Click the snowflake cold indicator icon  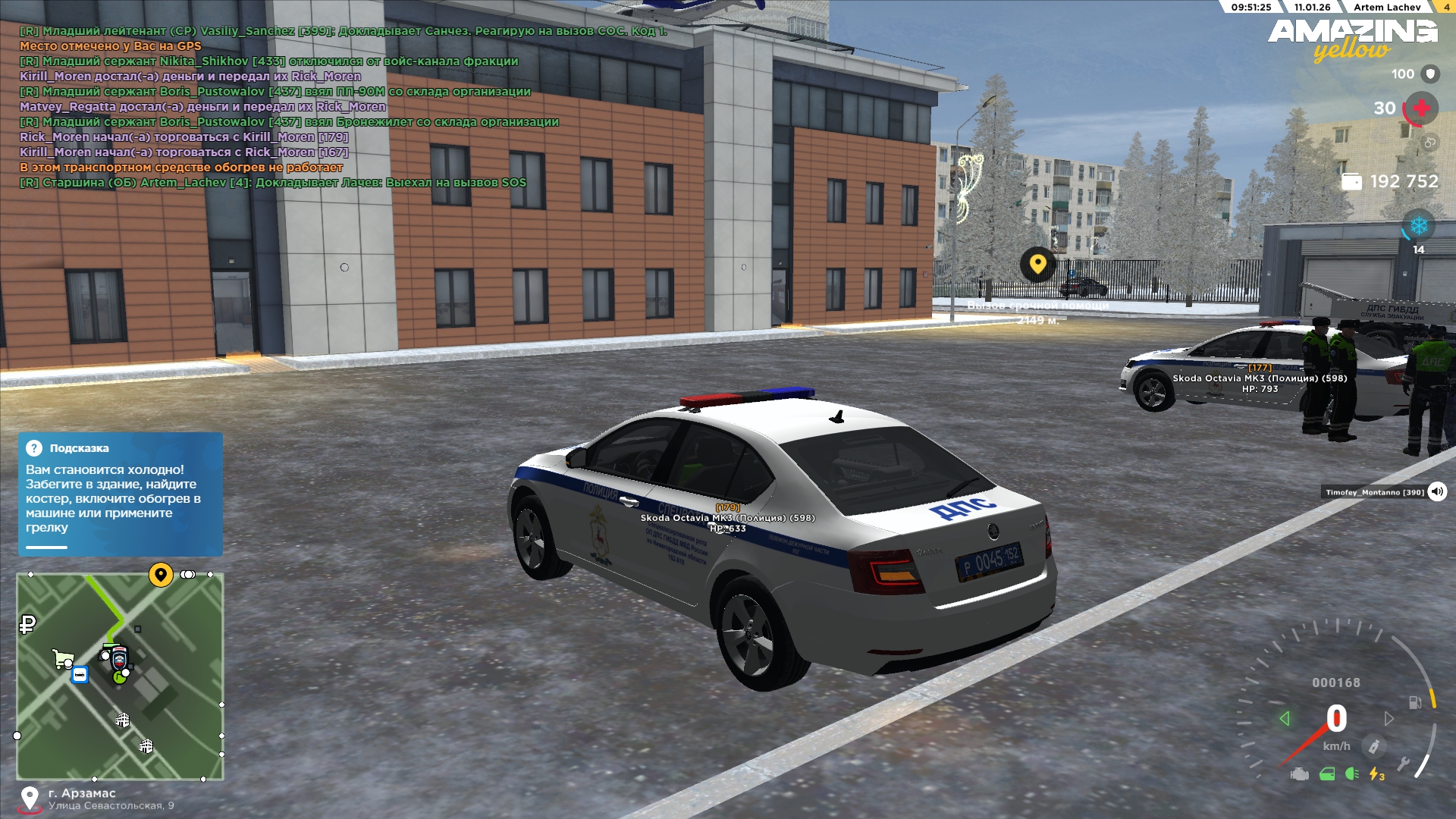[x=1418, y=226]
